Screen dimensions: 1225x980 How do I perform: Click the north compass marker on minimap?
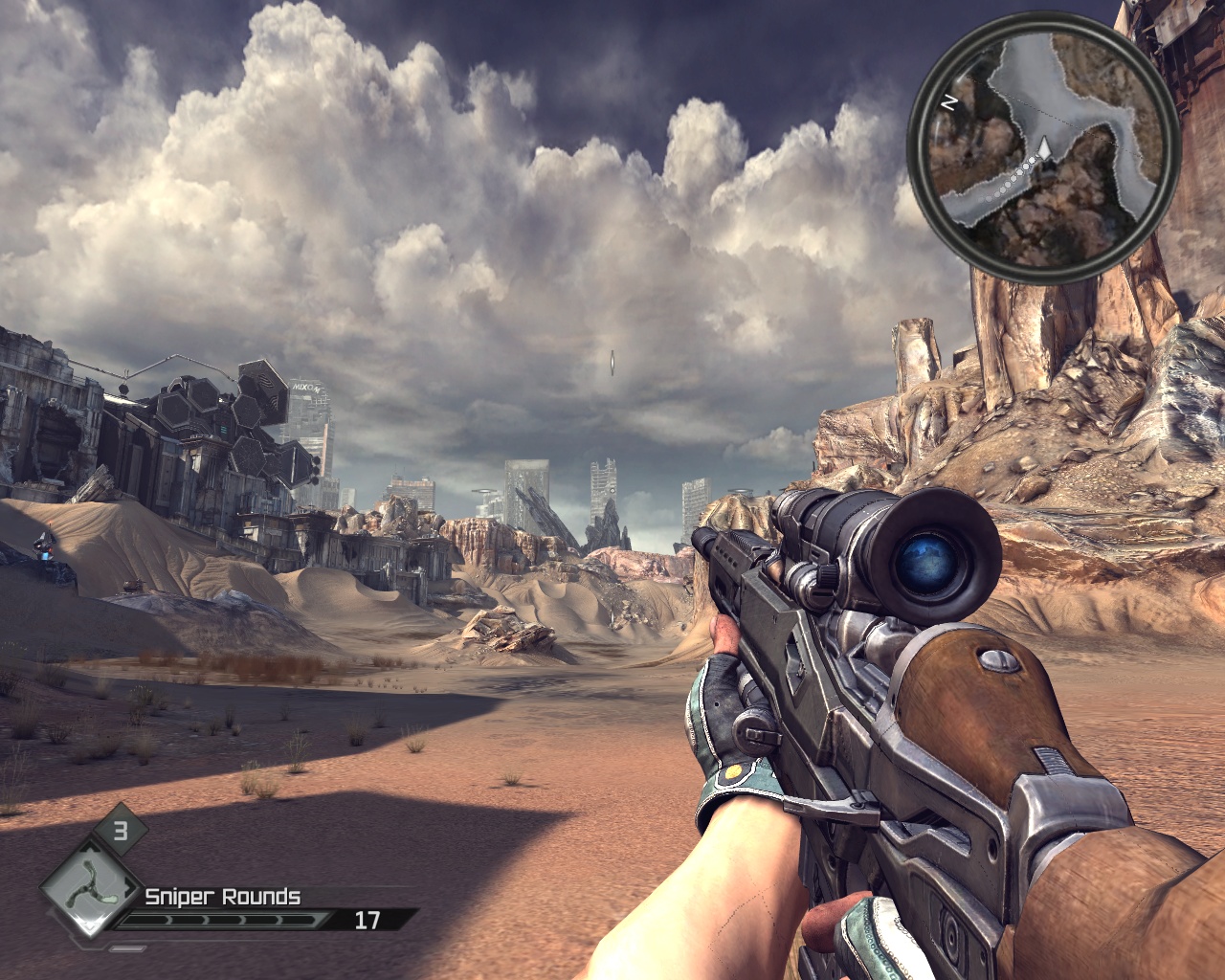[949, 102]
